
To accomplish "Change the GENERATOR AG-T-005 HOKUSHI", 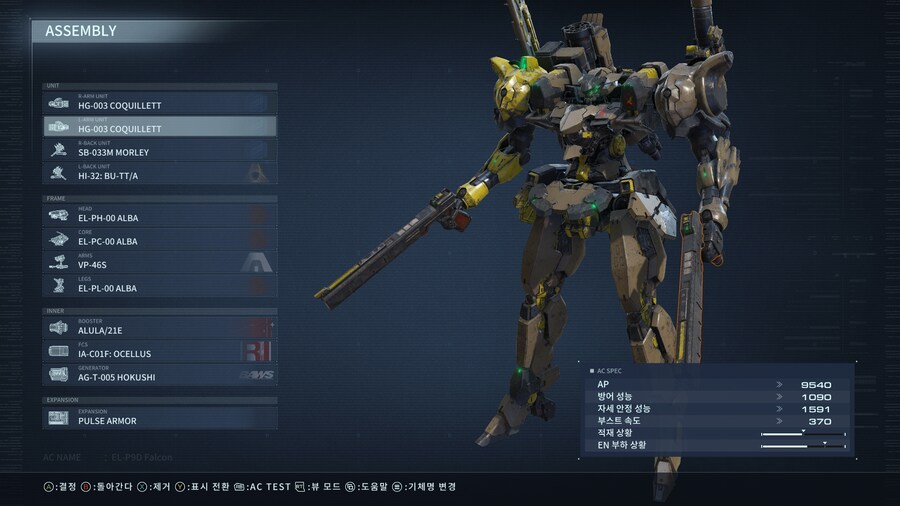I will click(160, 375).
